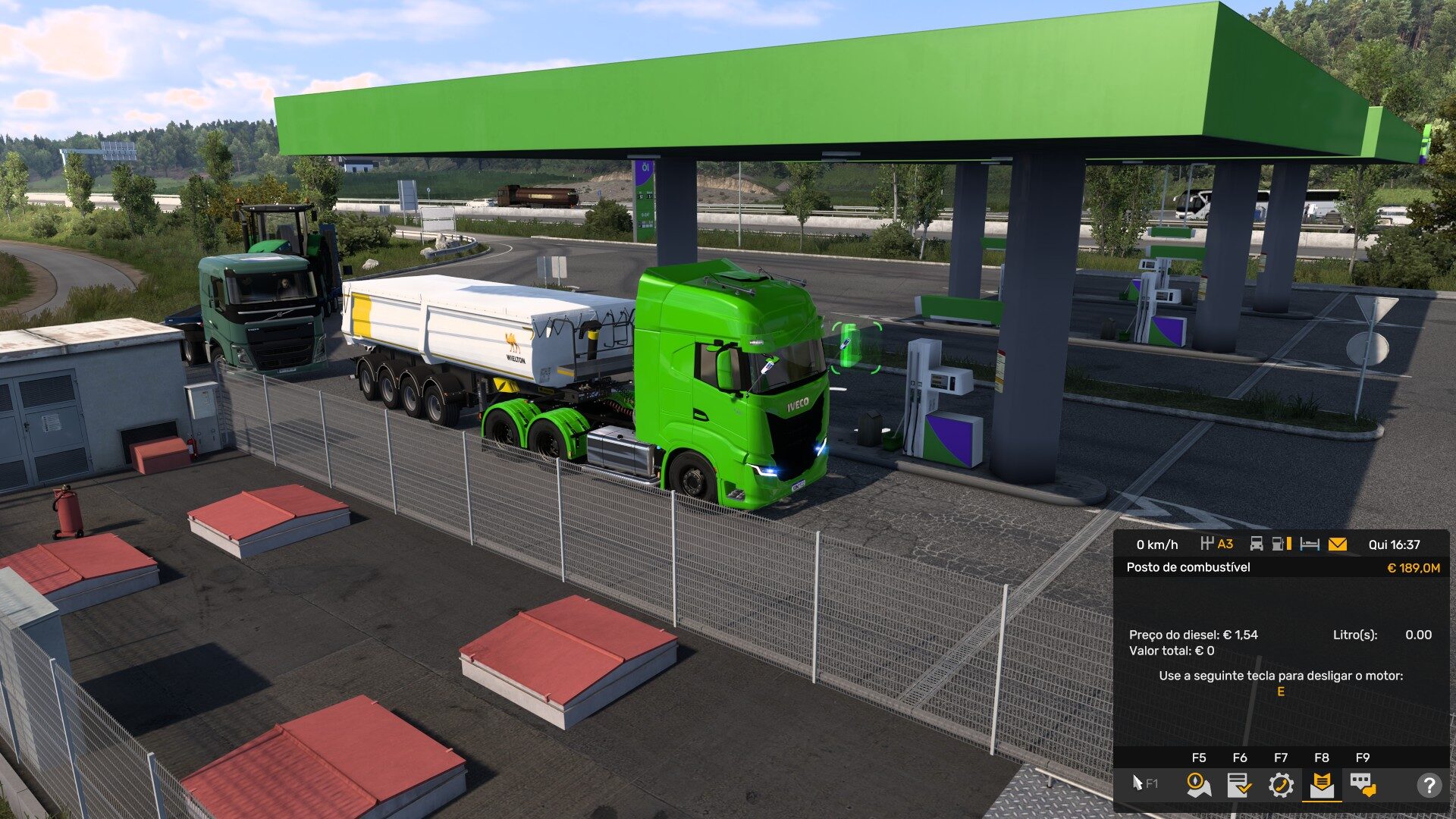The height and width of the screenshot is (819, 1456).
Task: Click the bed rest indicator icon
Action: click(1310, 544)
